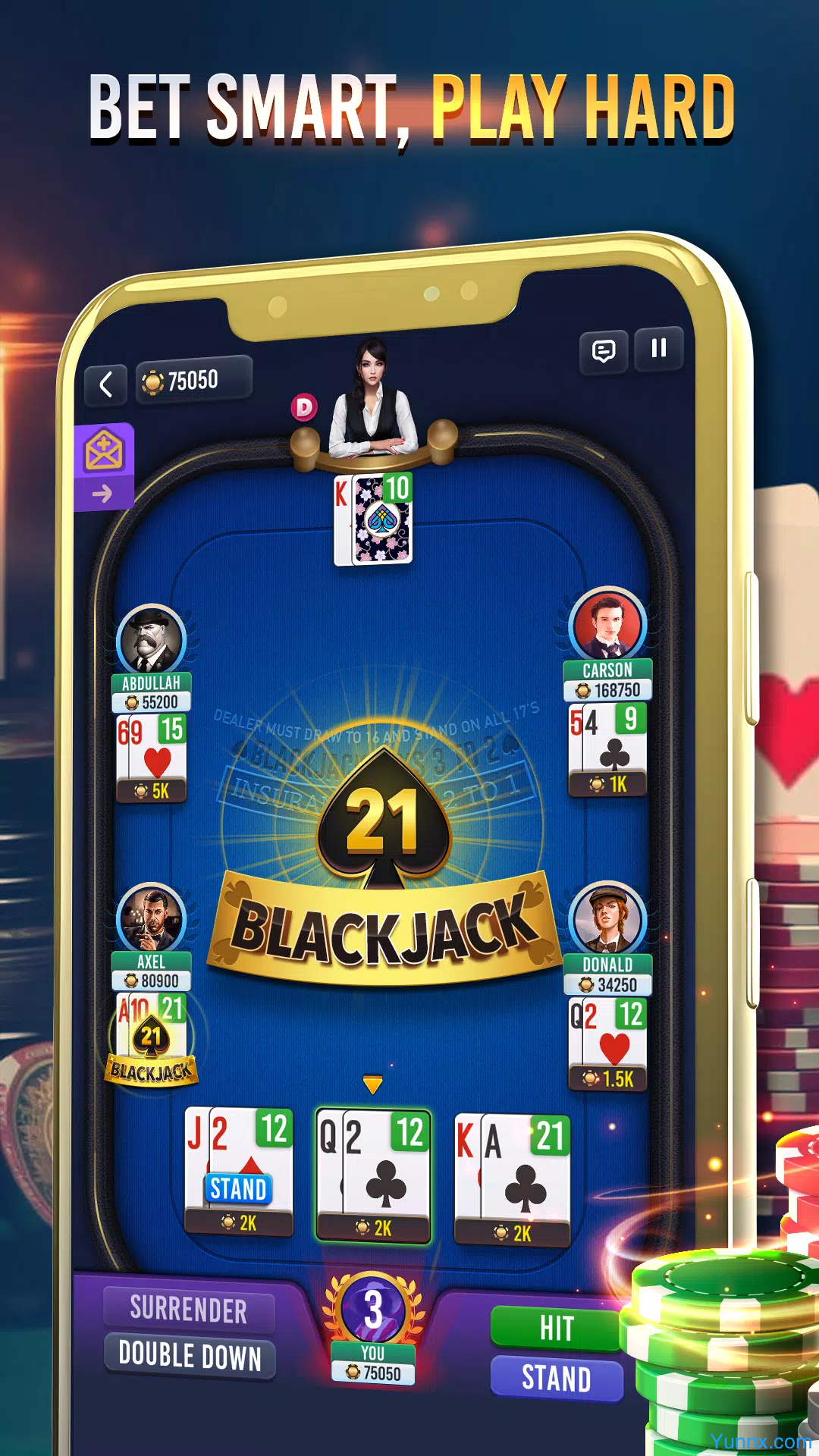
Task: Open the purple envelope invite tab
Action: pyautogui.click(x=104, y=464)
